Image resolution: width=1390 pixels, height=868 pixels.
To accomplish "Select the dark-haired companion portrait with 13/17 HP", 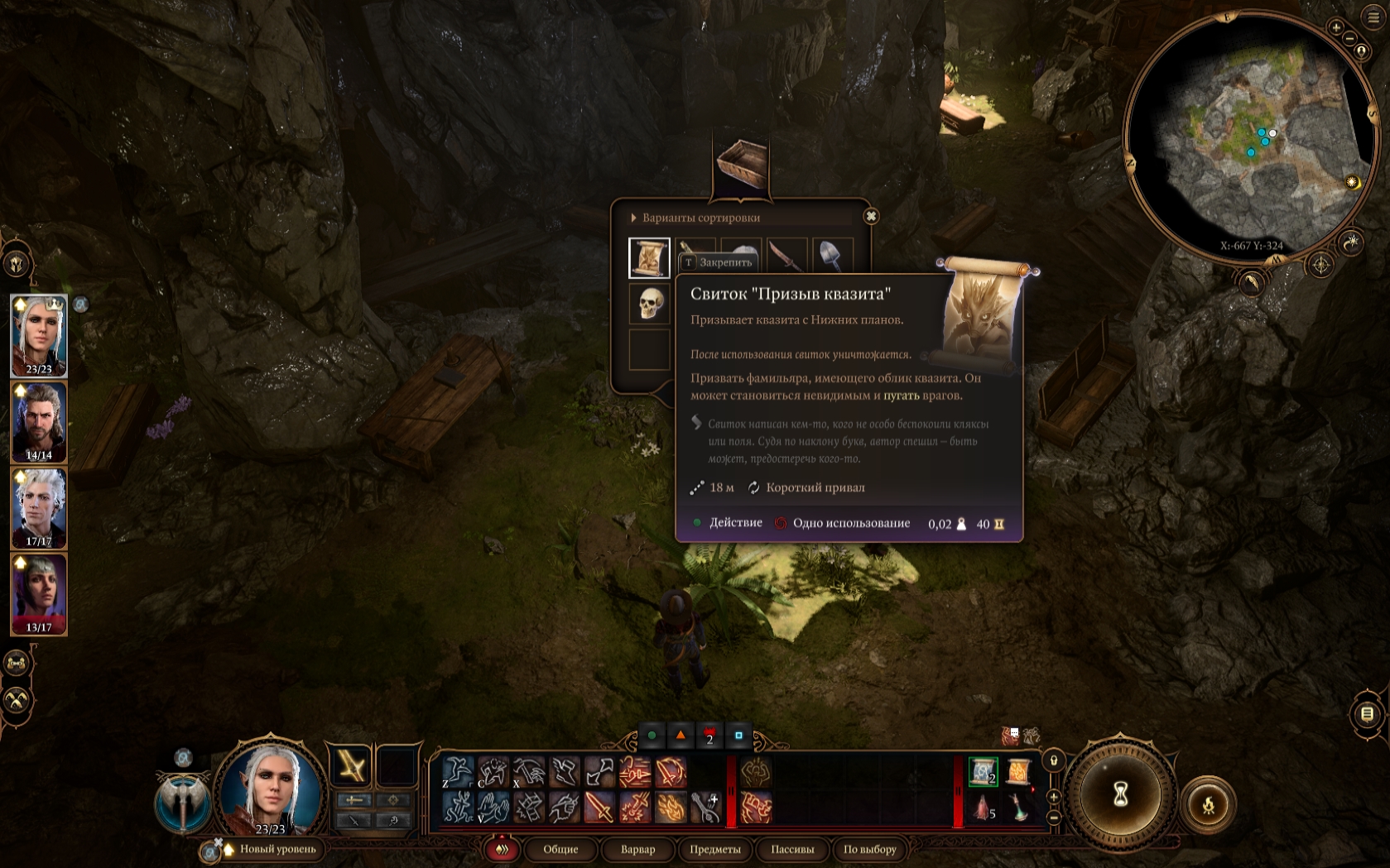I will click(39, 594).
